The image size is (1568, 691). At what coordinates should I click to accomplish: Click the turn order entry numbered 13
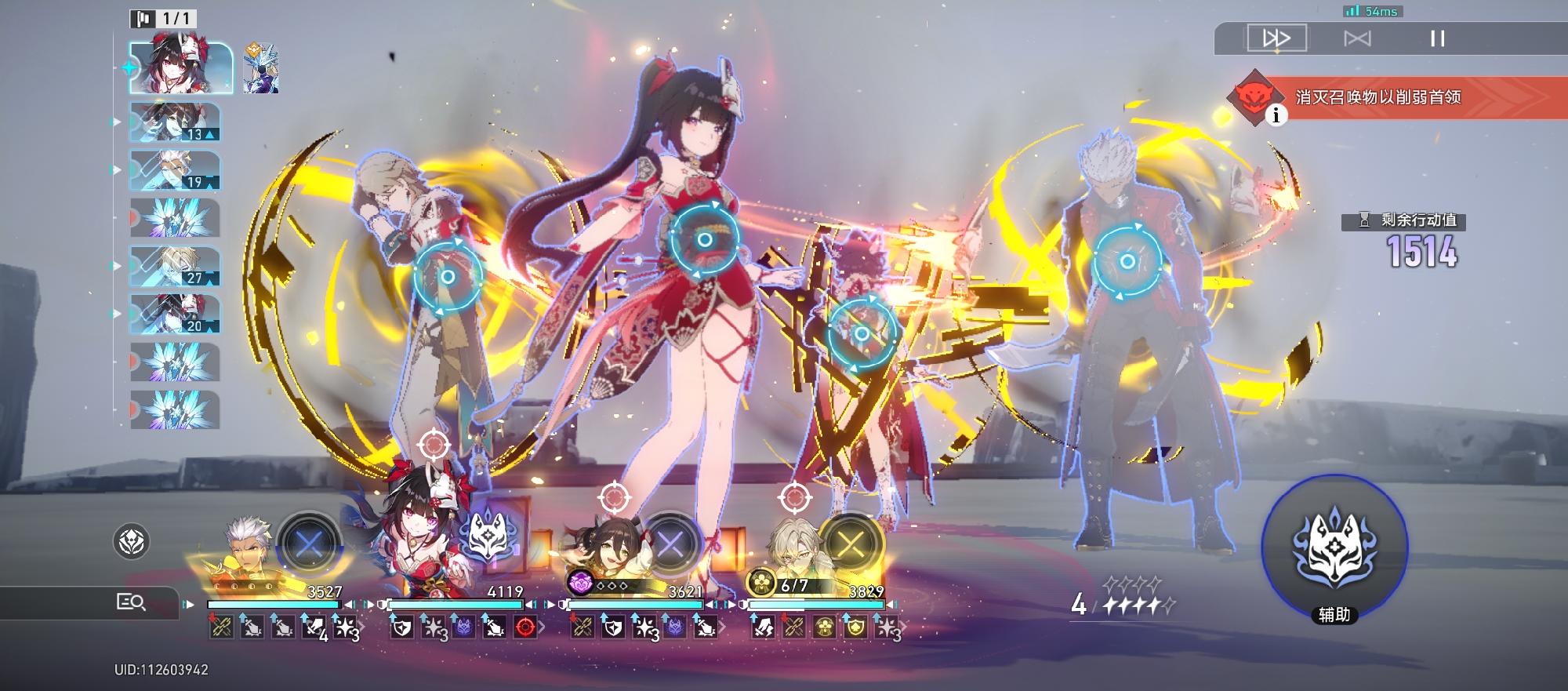click(175, 122)
